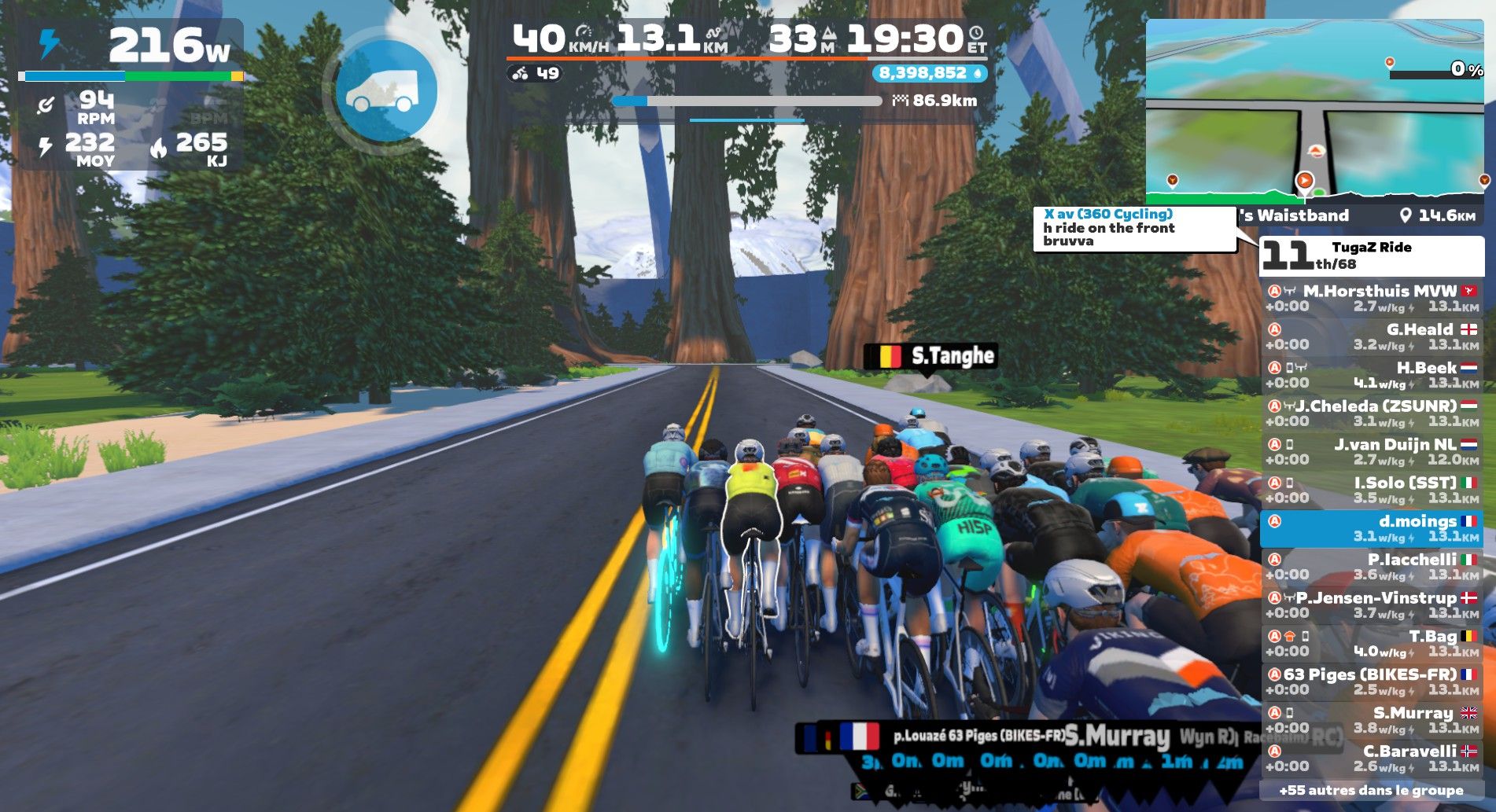Choose C.Baravelli rider row
The height and width of the screenshot is (812, 1496).
pyautogui.click(x=1372, y=759)
